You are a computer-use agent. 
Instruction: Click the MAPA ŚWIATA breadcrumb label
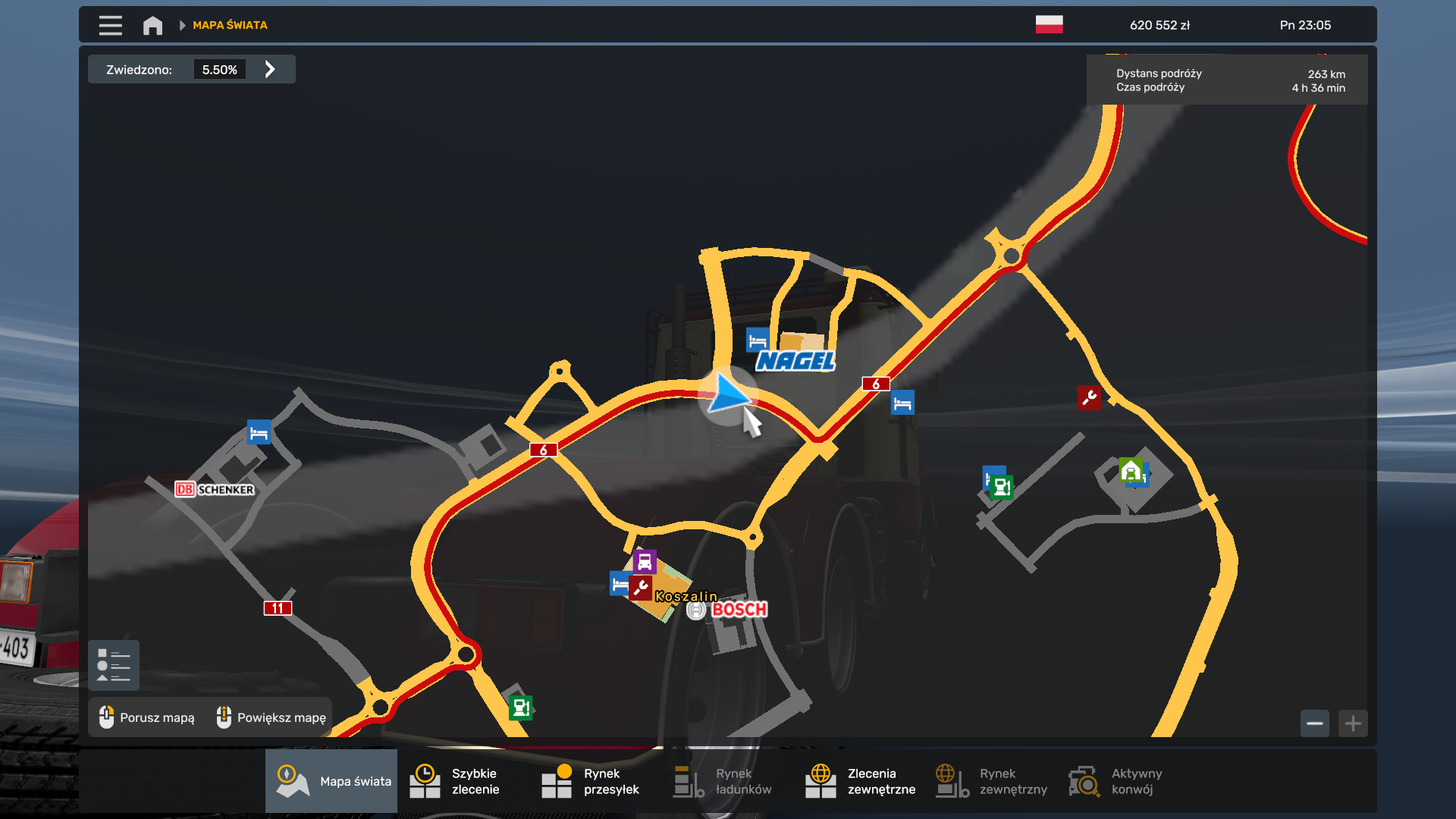[x=230, y=25]
